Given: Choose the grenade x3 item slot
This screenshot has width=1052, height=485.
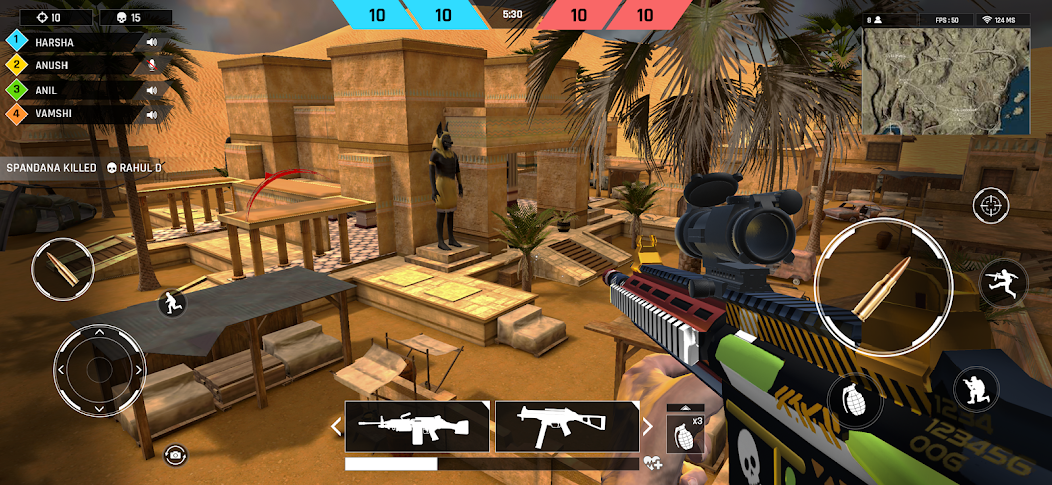Looking at the screenshot, I should point(685,434).
